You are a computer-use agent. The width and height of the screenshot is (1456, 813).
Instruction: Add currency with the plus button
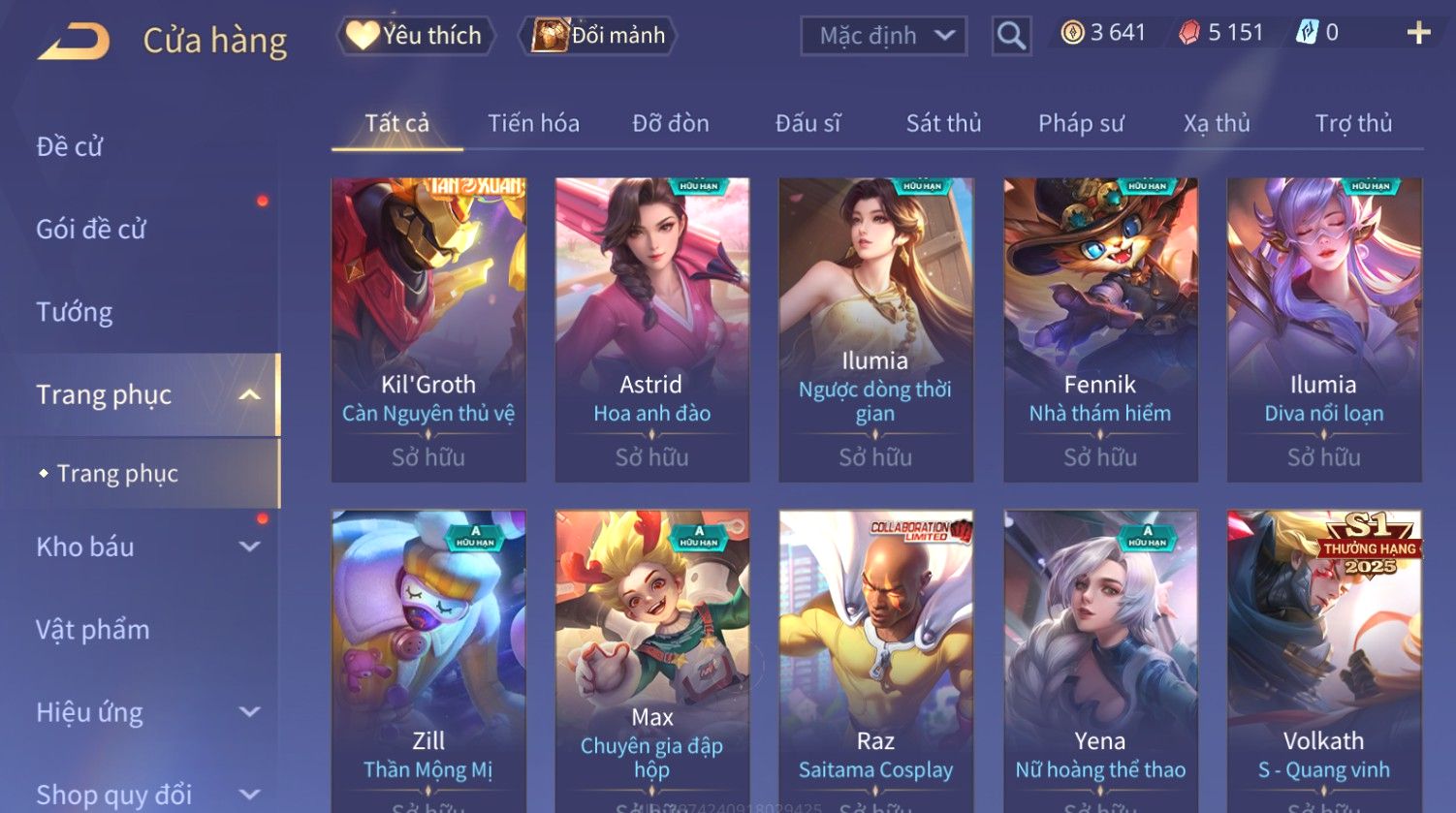(x=1418, y=34)
